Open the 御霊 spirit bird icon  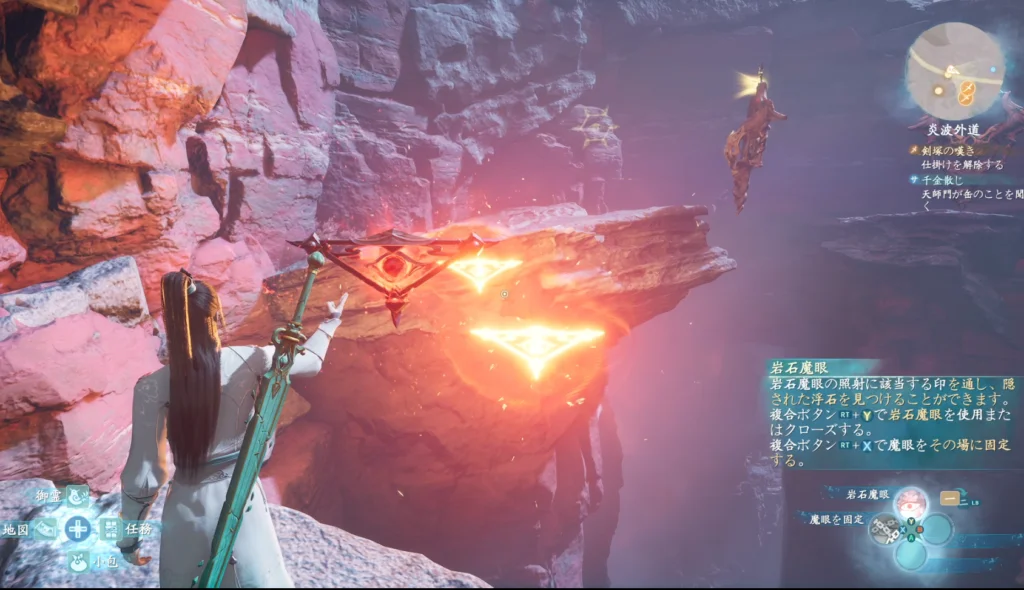pos(79,496)
